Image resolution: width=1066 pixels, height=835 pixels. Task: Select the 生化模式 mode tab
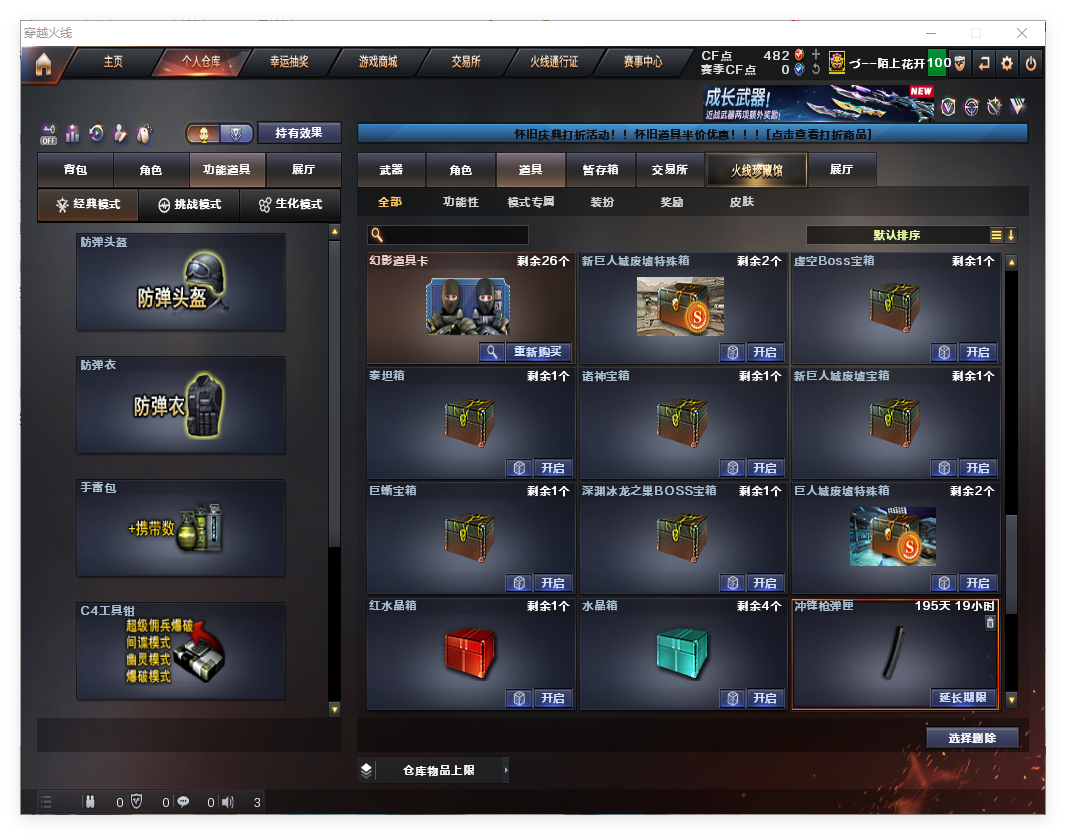tap(290, 204)
